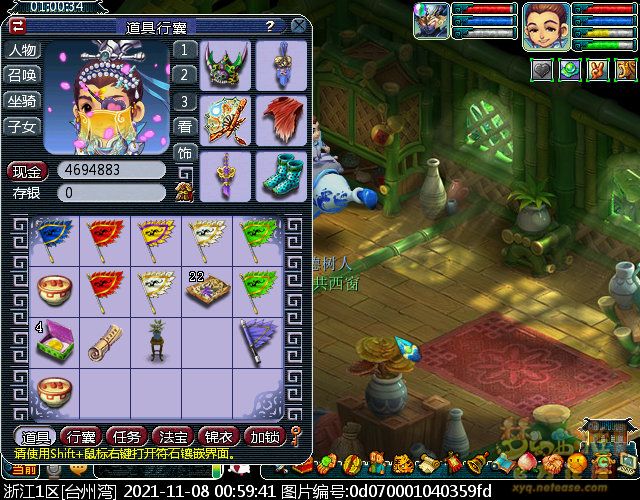640x500 pixels.
Task: Select the green helmet equipment slot
Action: [226, 65]
